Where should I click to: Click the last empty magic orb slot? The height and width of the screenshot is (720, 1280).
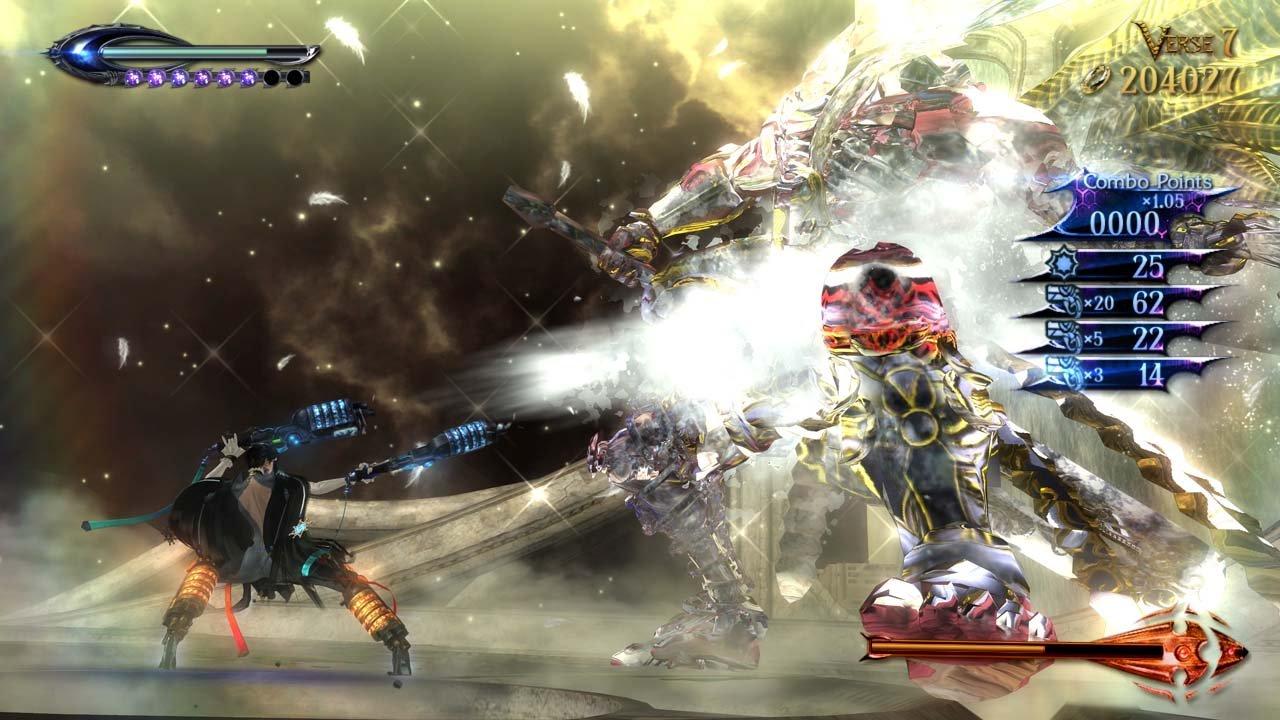295,78
